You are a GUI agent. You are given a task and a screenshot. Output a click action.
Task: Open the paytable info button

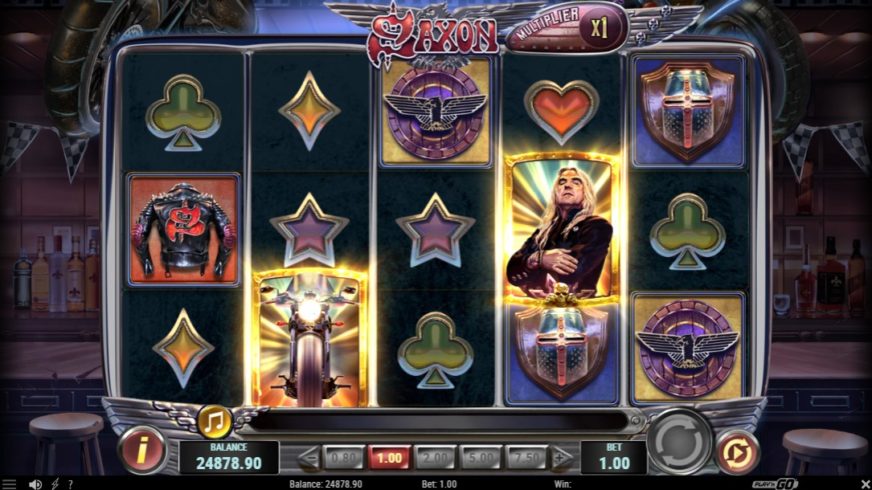tap(142, 450)
